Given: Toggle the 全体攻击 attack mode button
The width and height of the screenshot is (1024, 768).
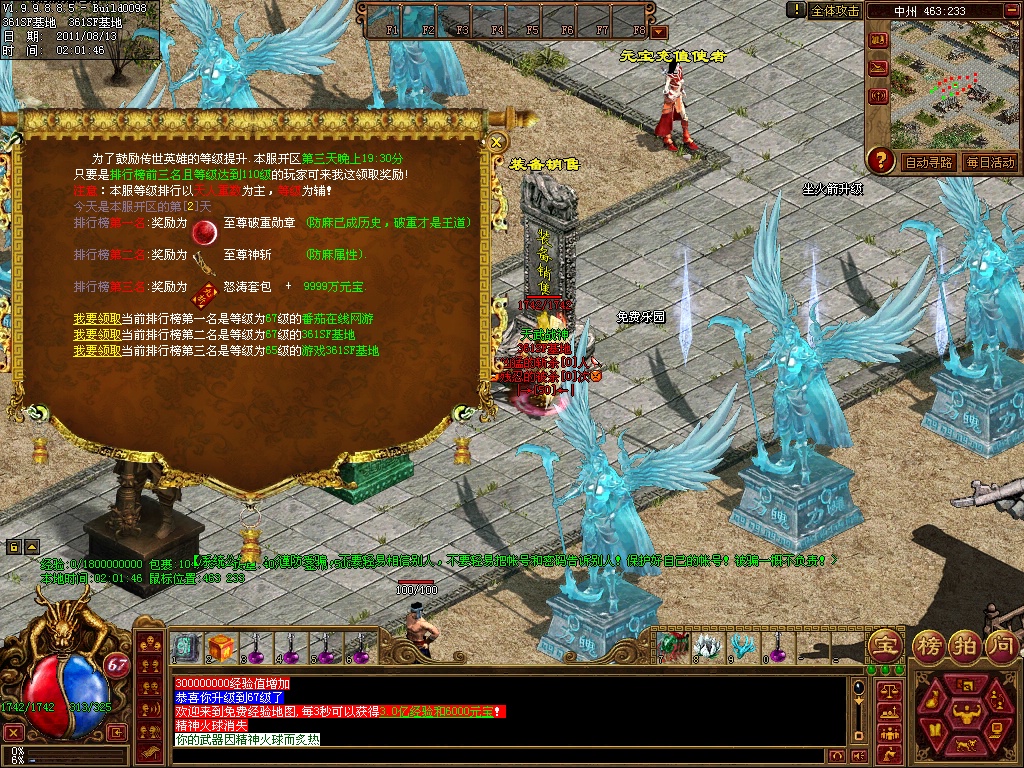Looking at the screenshot, I should click(835, 10).
